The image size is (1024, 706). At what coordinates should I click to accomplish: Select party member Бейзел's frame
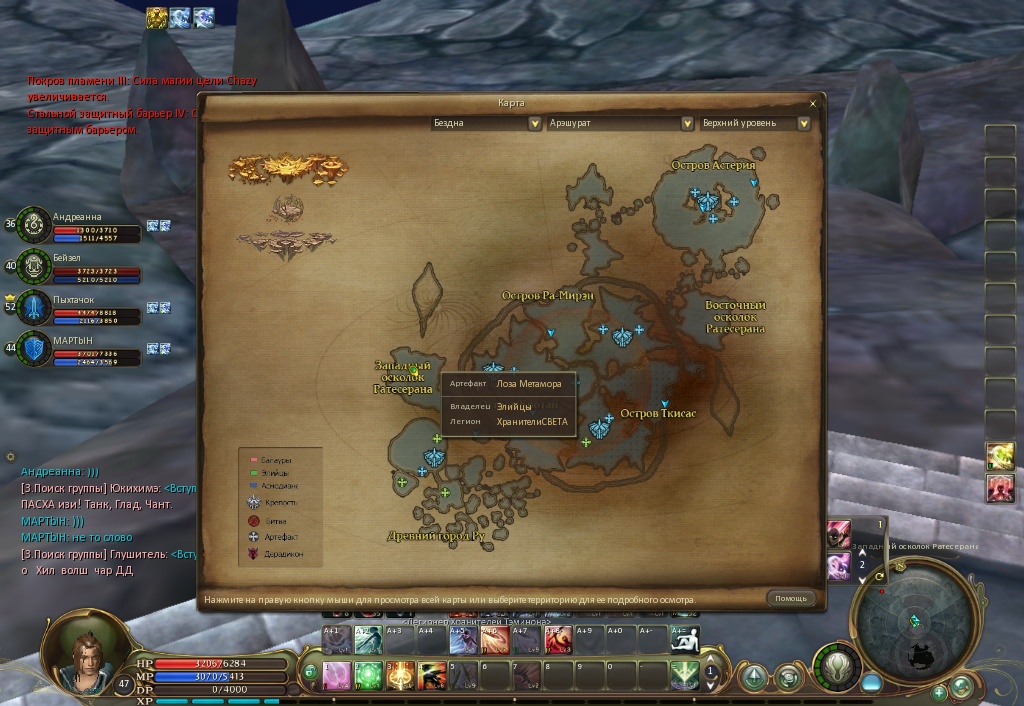pyautogui.click(x=80, y=267)
